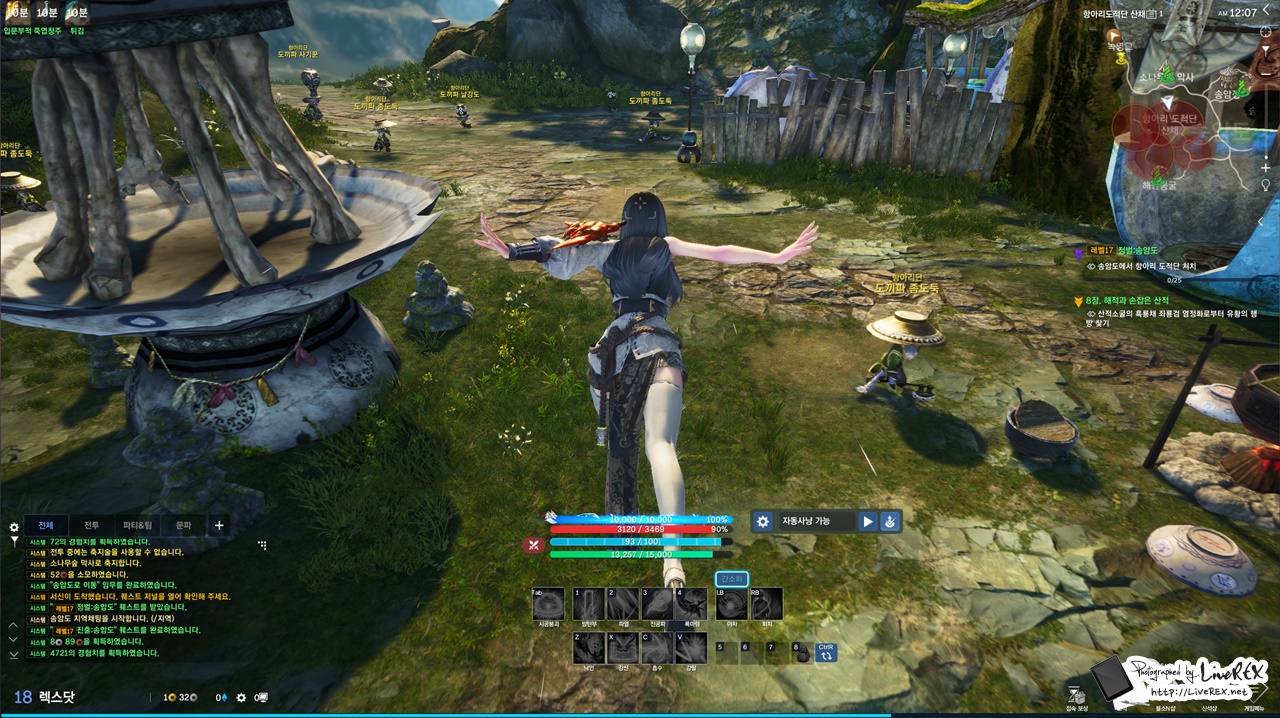Toggle the red crossed-swords combat icon
This screenshot has width=1280, height=718.
pyautogui.click(x=534, y=545)
